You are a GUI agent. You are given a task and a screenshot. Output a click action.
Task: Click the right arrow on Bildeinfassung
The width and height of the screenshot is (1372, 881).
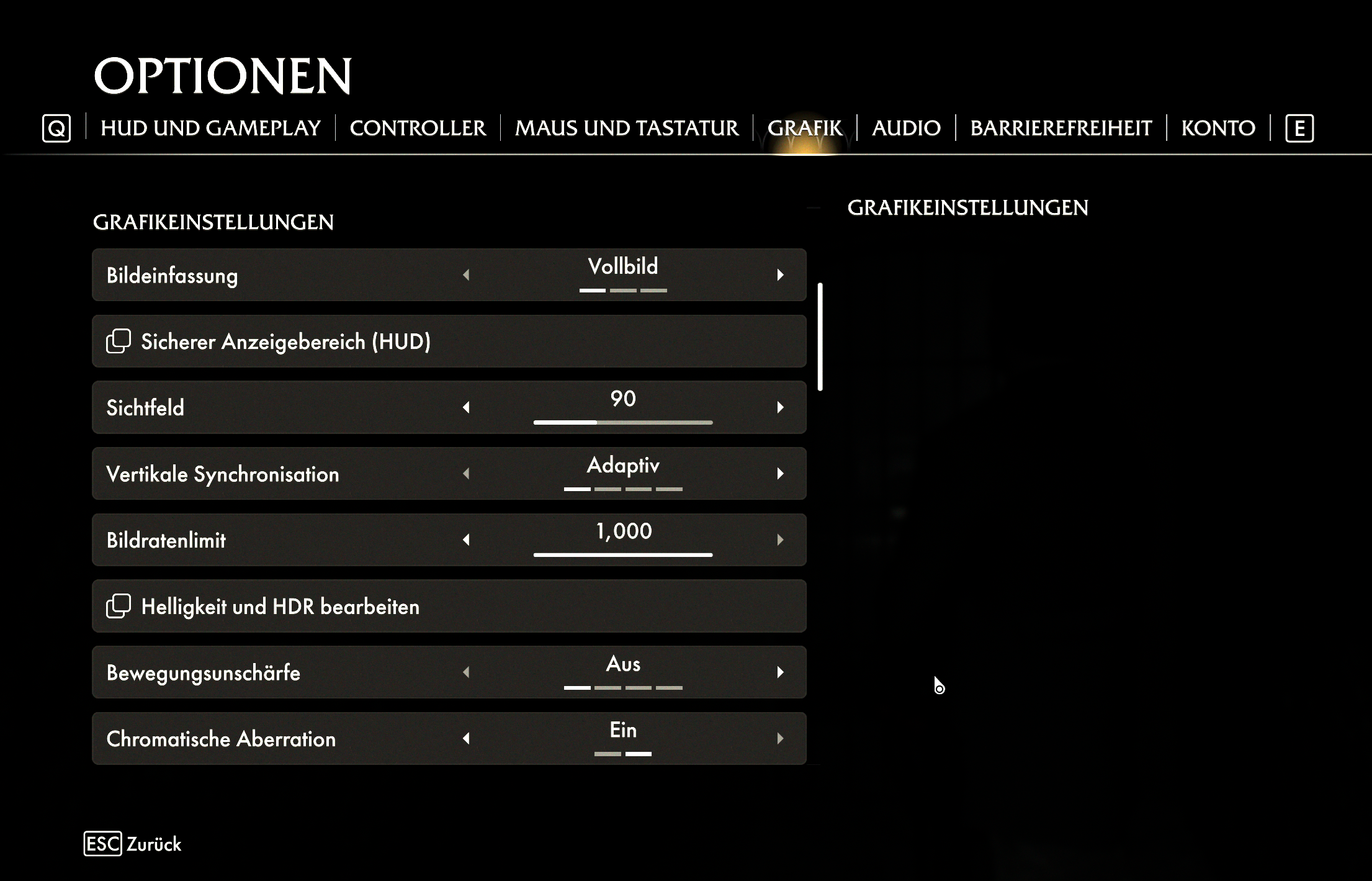(x=780, y=274)
